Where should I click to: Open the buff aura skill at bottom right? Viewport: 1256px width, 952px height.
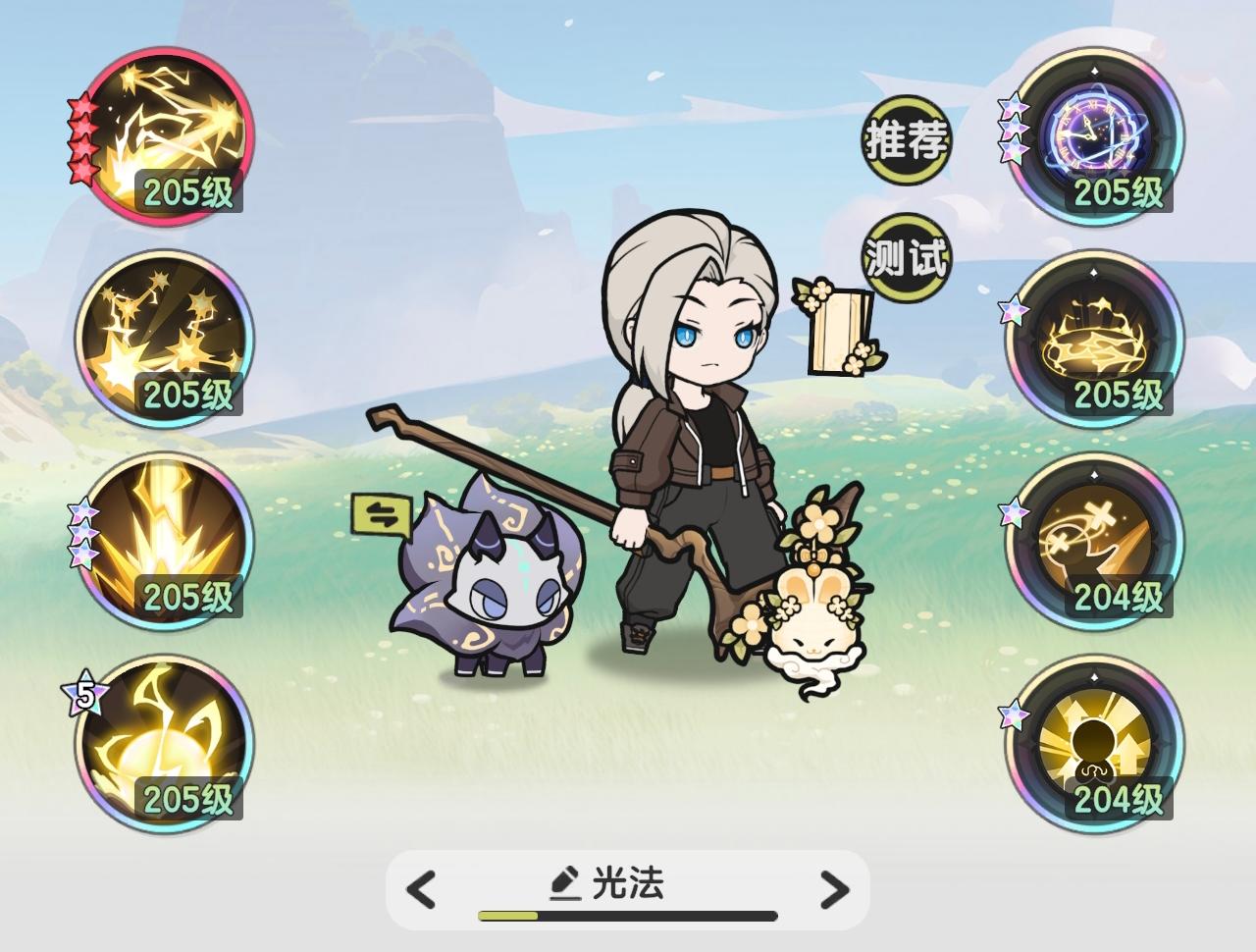pos(1094,751)
